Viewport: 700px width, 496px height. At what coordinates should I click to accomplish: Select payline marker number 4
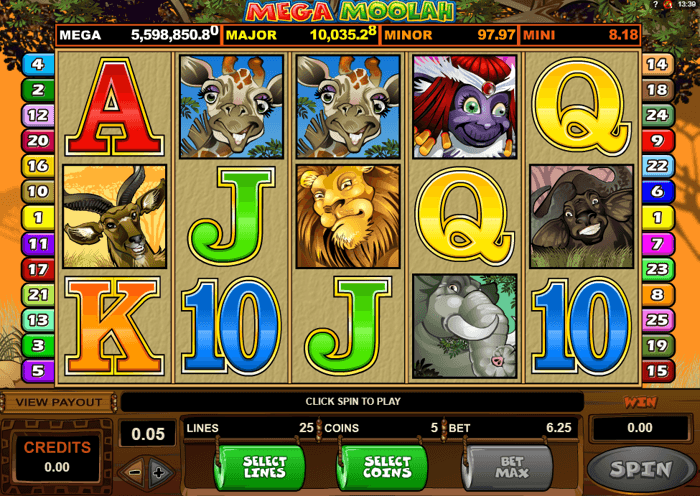[37, 64]
